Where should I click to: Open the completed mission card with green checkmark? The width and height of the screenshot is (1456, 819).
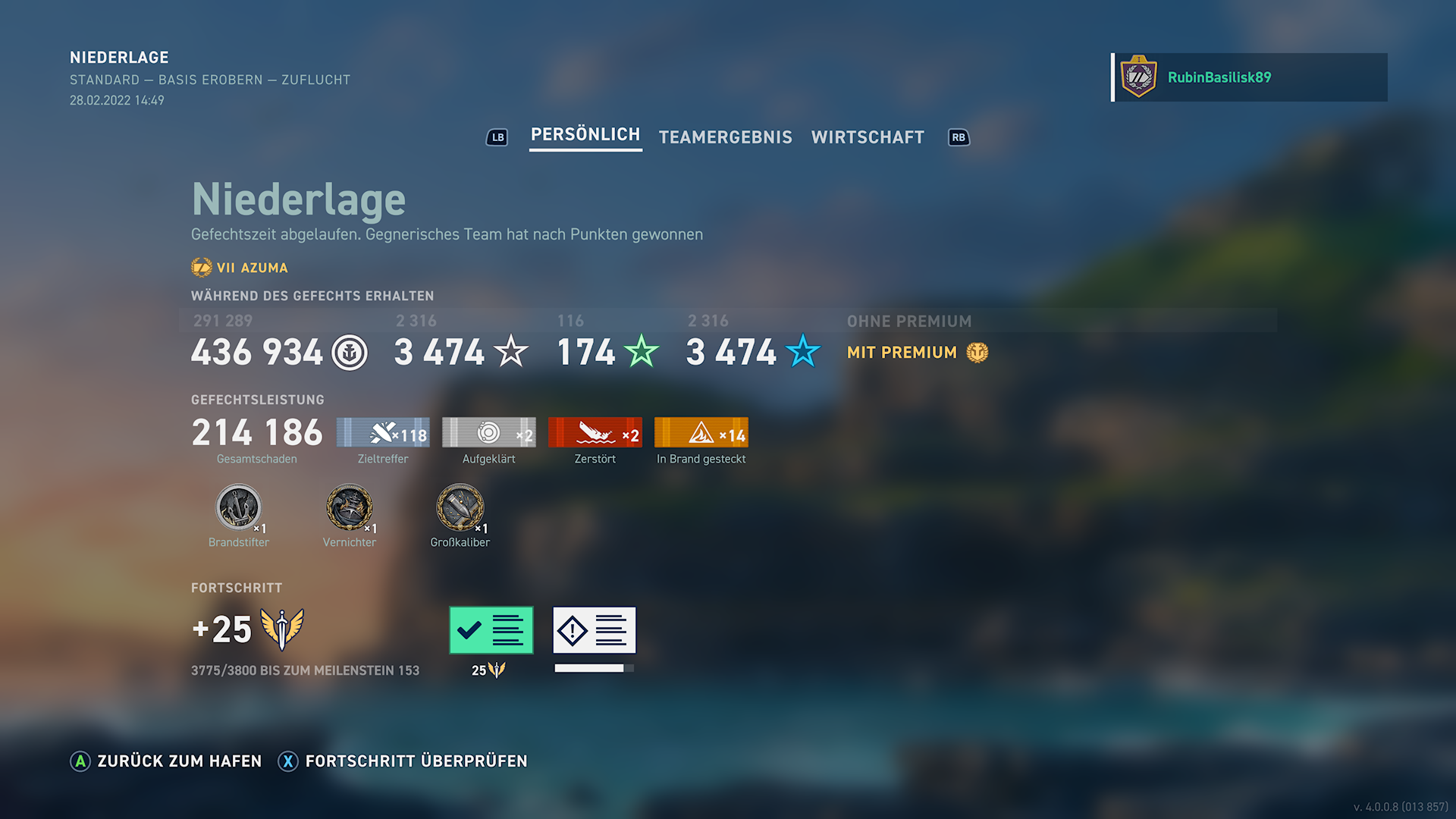[x=491, y=629]
